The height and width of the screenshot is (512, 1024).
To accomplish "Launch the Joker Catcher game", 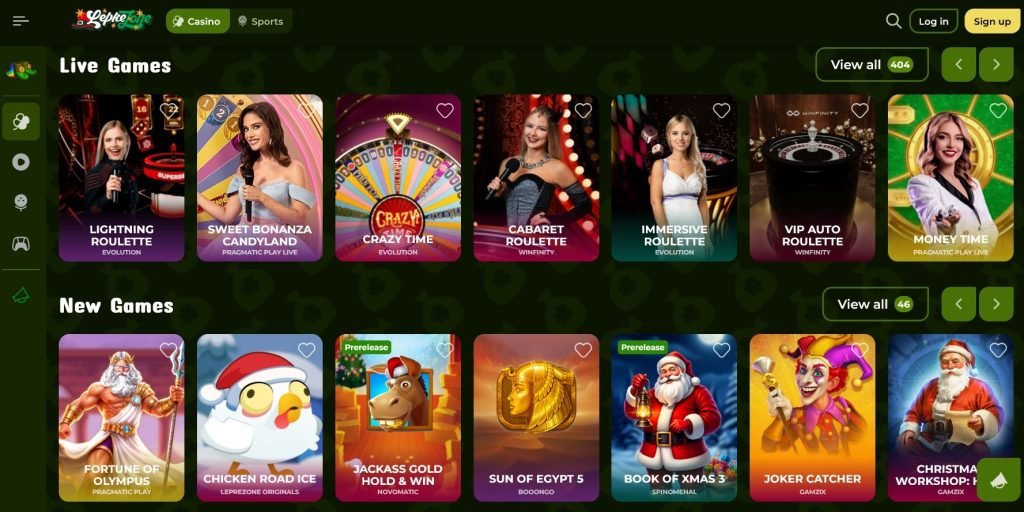I will [x=812, y=417].
